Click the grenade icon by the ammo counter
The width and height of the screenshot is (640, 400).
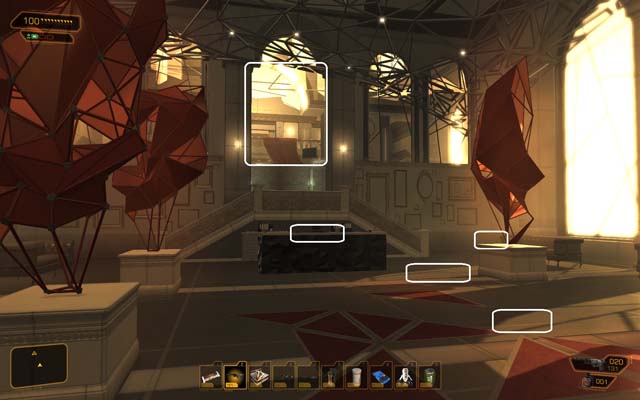pyautogui.click(x=587, y=382)
